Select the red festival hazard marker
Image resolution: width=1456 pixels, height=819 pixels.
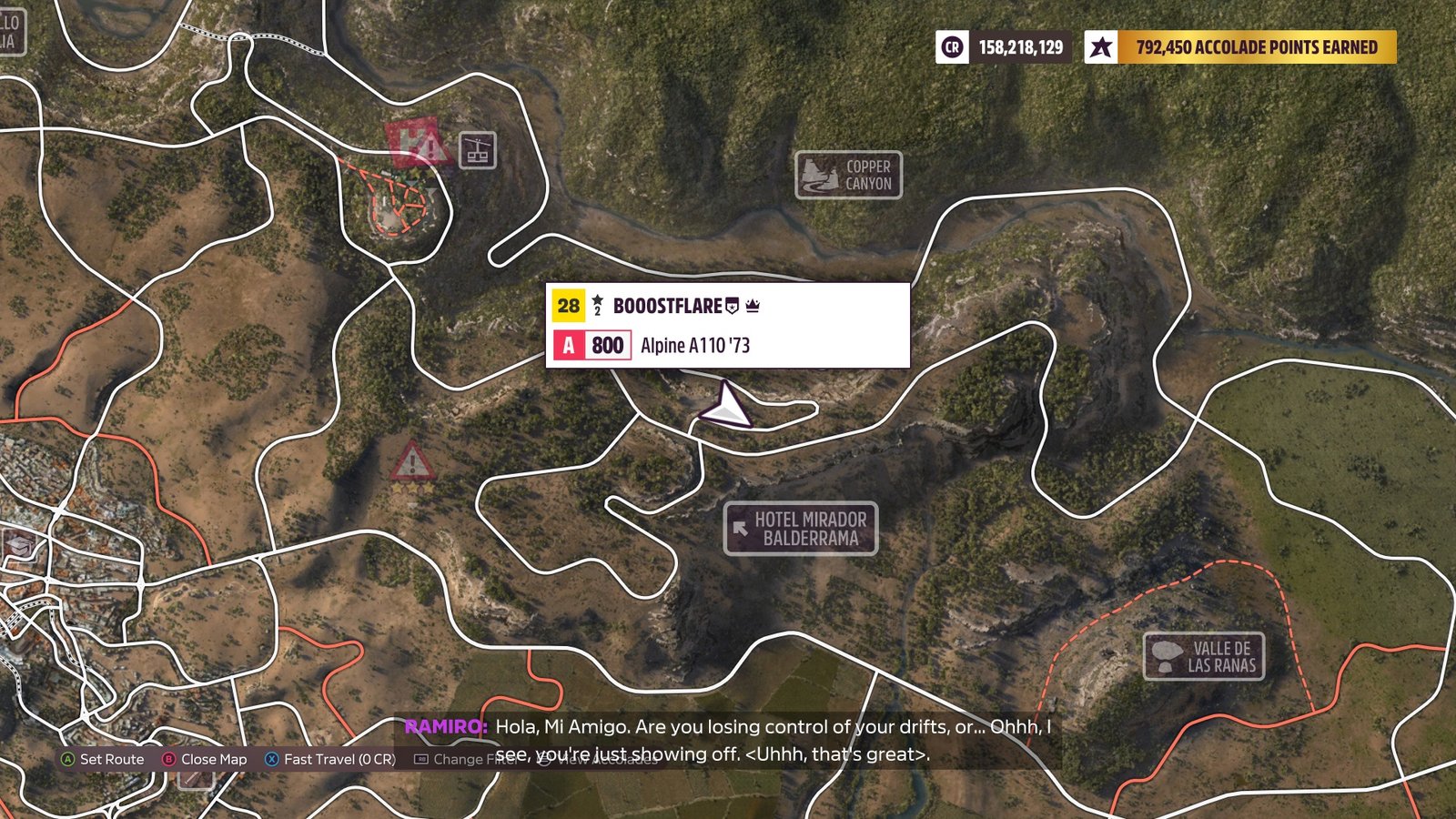tap(417, 145)
